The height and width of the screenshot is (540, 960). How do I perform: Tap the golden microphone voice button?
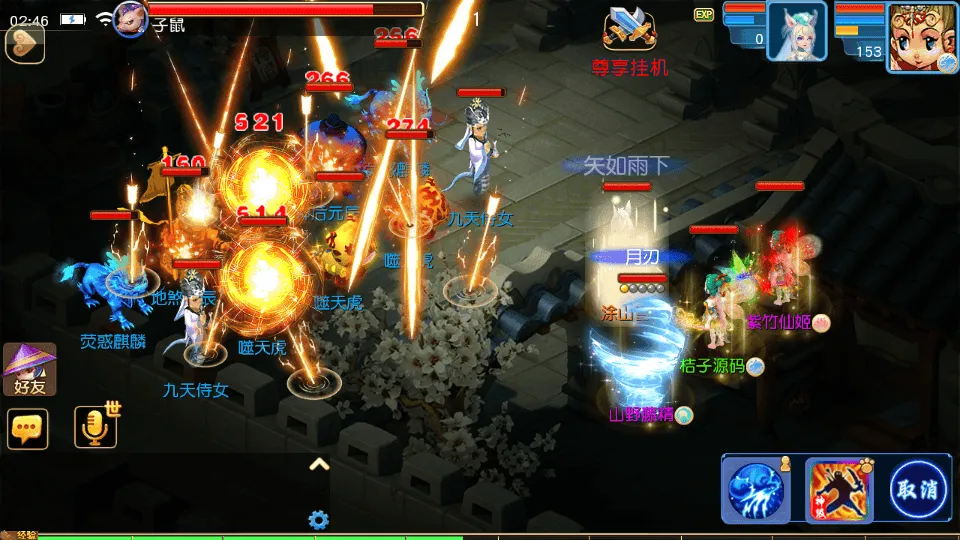(96, 428)
